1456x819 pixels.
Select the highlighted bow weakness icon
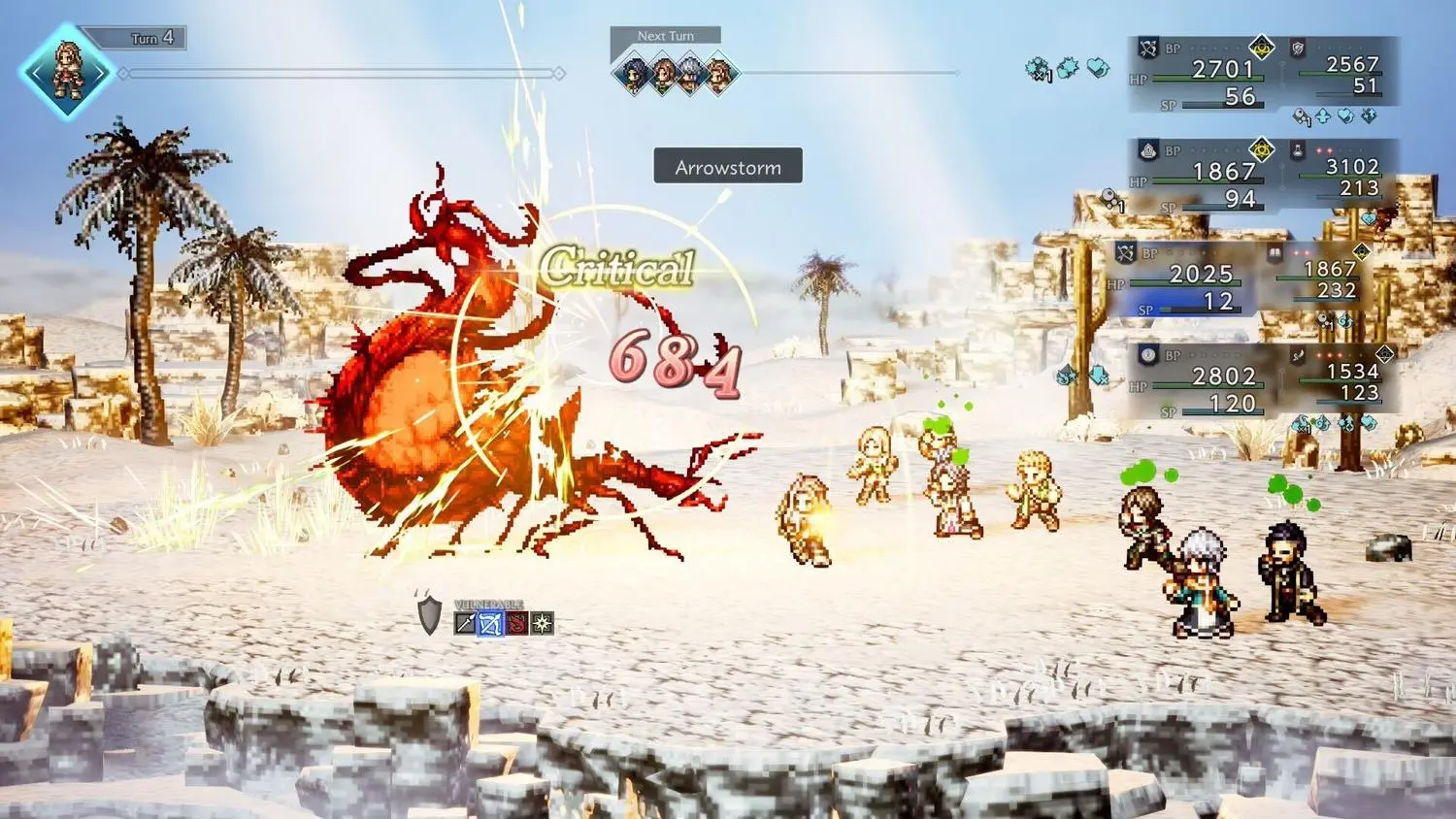tap(491, 623)
